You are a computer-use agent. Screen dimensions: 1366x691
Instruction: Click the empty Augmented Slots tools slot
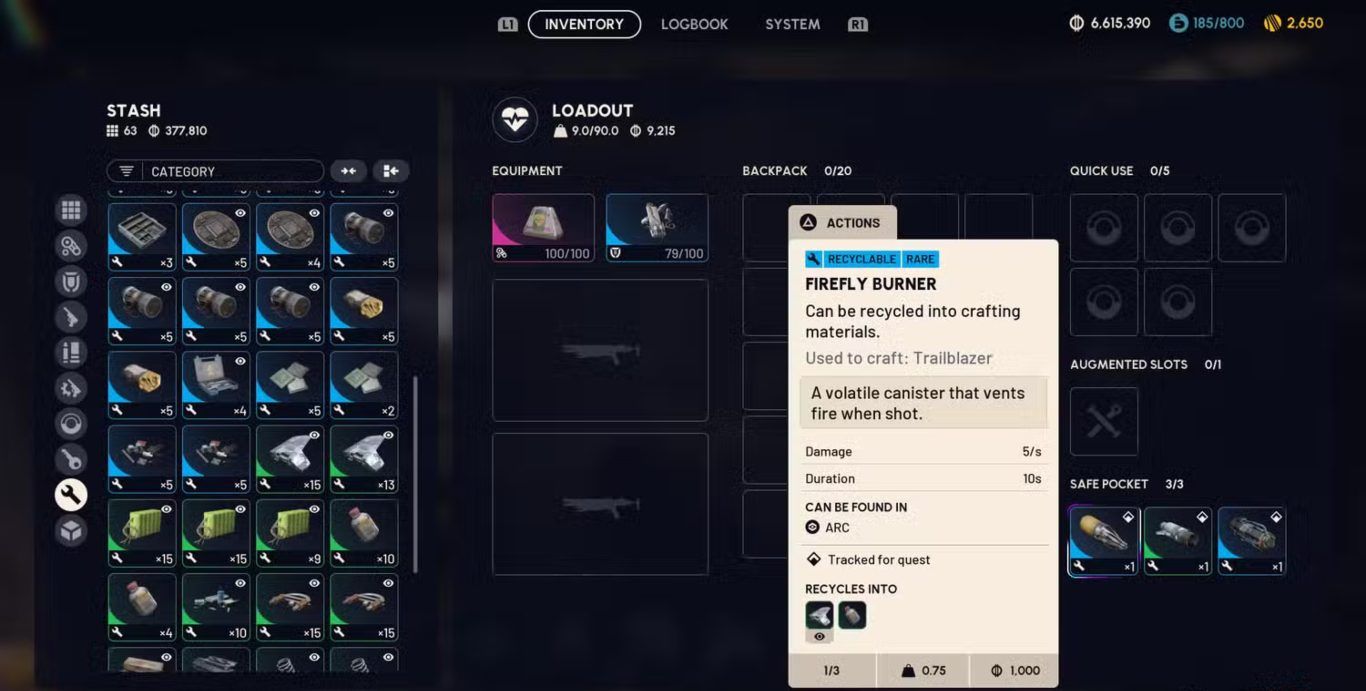pyautogui.click(x=1104, y=421)
